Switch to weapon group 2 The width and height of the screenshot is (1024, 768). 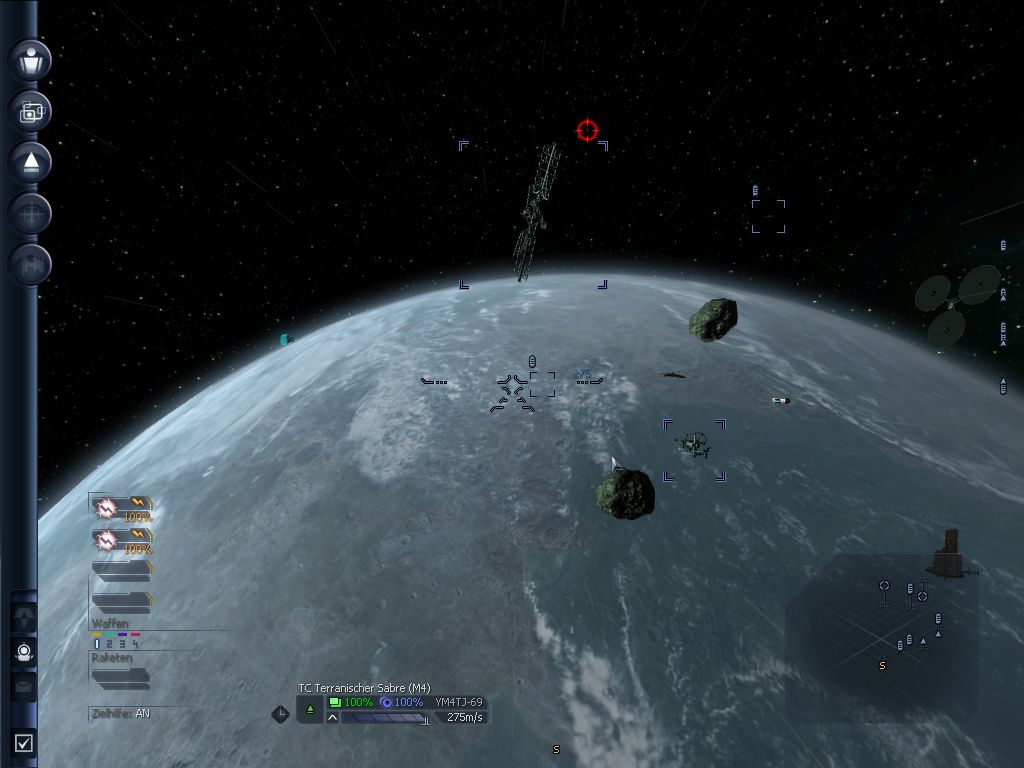pos(110,645)
